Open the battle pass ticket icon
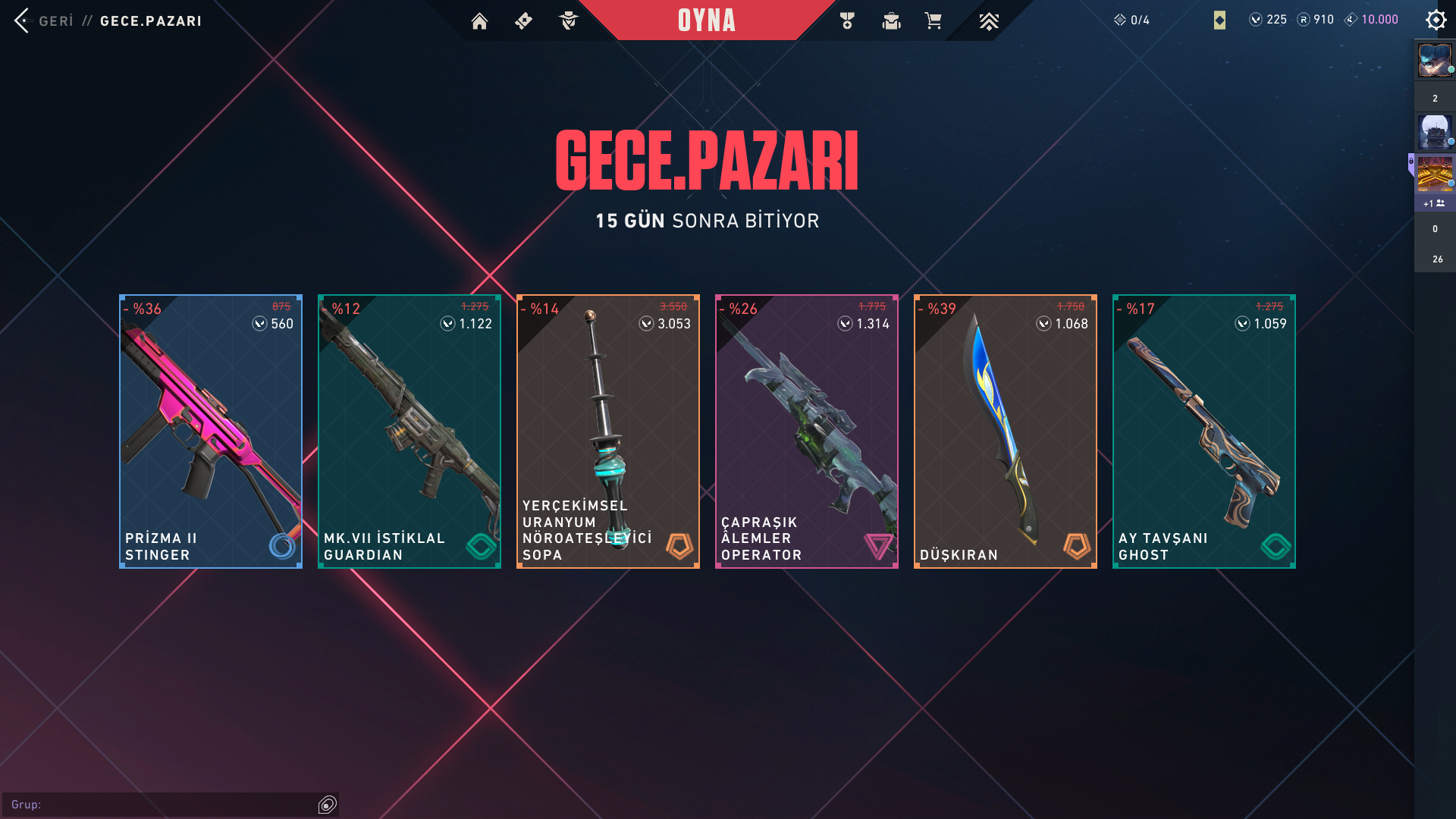The image size is (1456, 819). click(x=523, y=21)
